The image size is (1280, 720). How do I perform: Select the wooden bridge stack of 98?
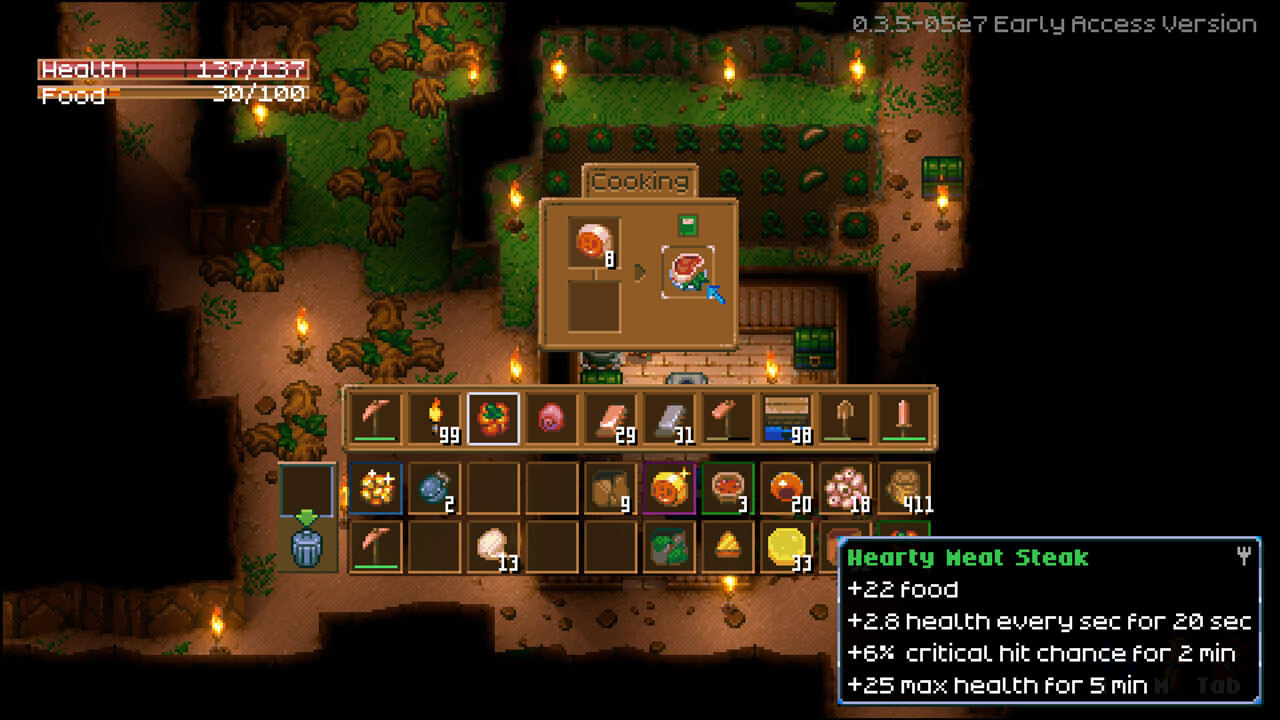coord(786,418)
